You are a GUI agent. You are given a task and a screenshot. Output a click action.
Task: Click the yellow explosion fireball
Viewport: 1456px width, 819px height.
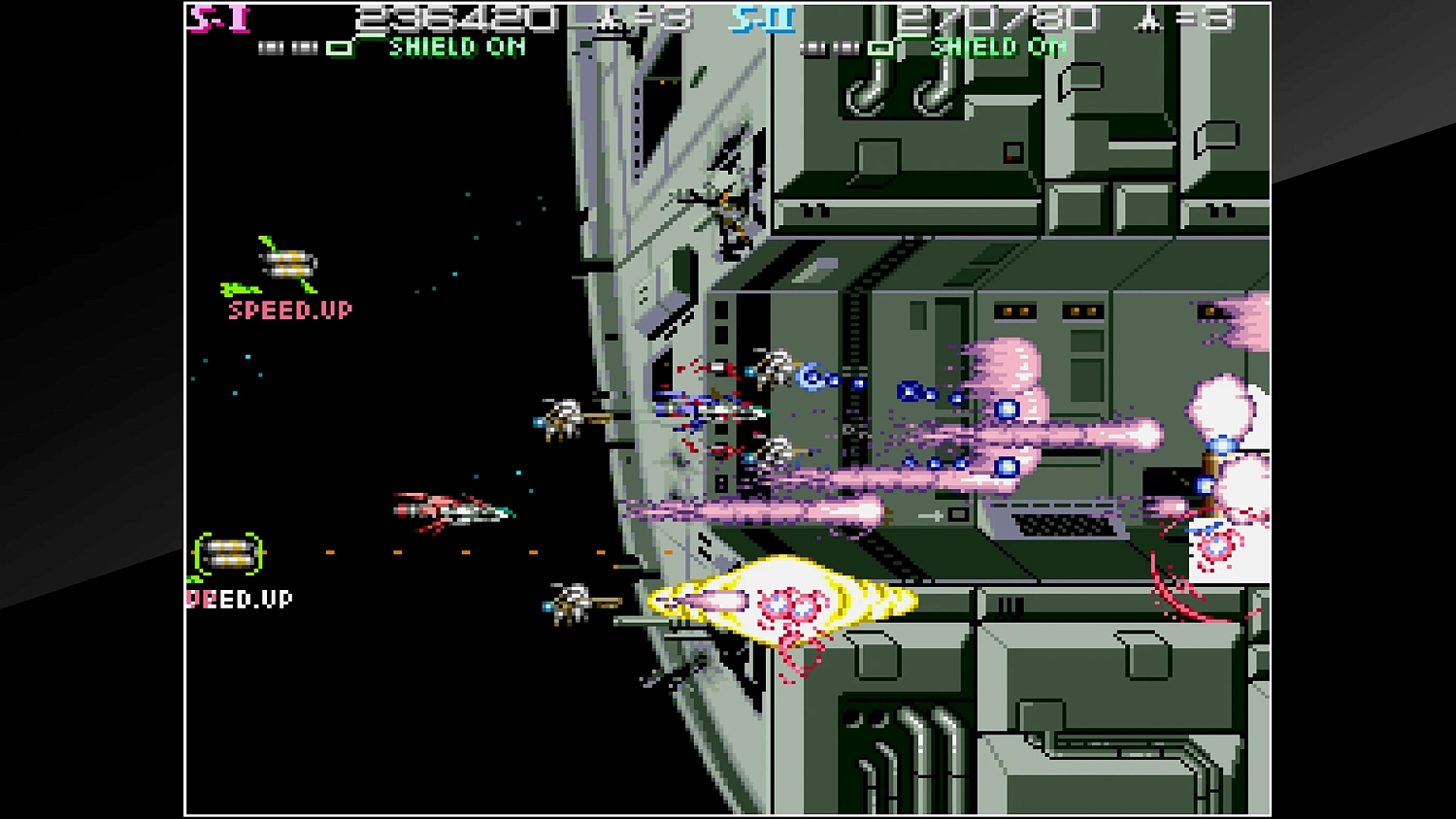click(x=781, y=600)
